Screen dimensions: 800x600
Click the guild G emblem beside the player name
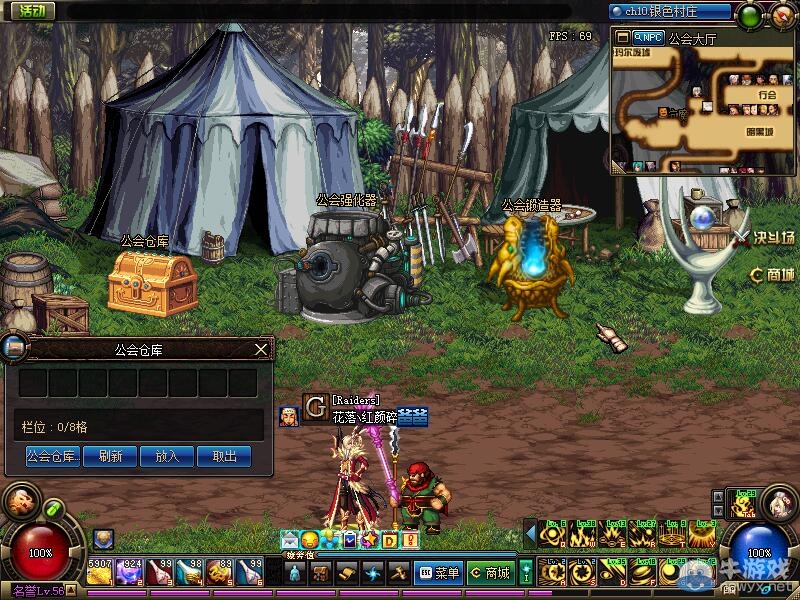click(x=315, y=408)
